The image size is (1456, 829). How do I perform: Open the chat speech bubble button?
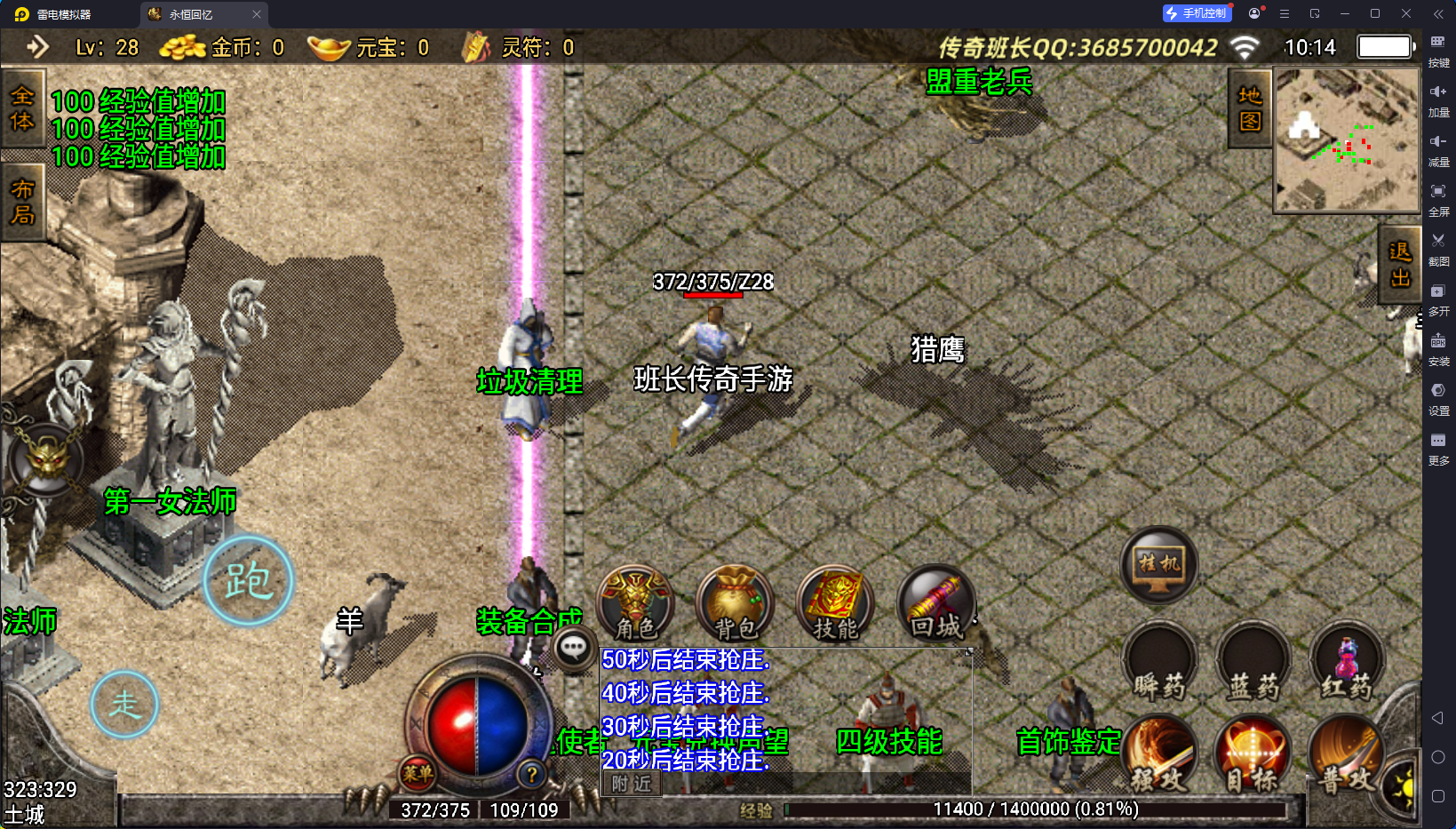pyautogui.click(x=574, y=648)
